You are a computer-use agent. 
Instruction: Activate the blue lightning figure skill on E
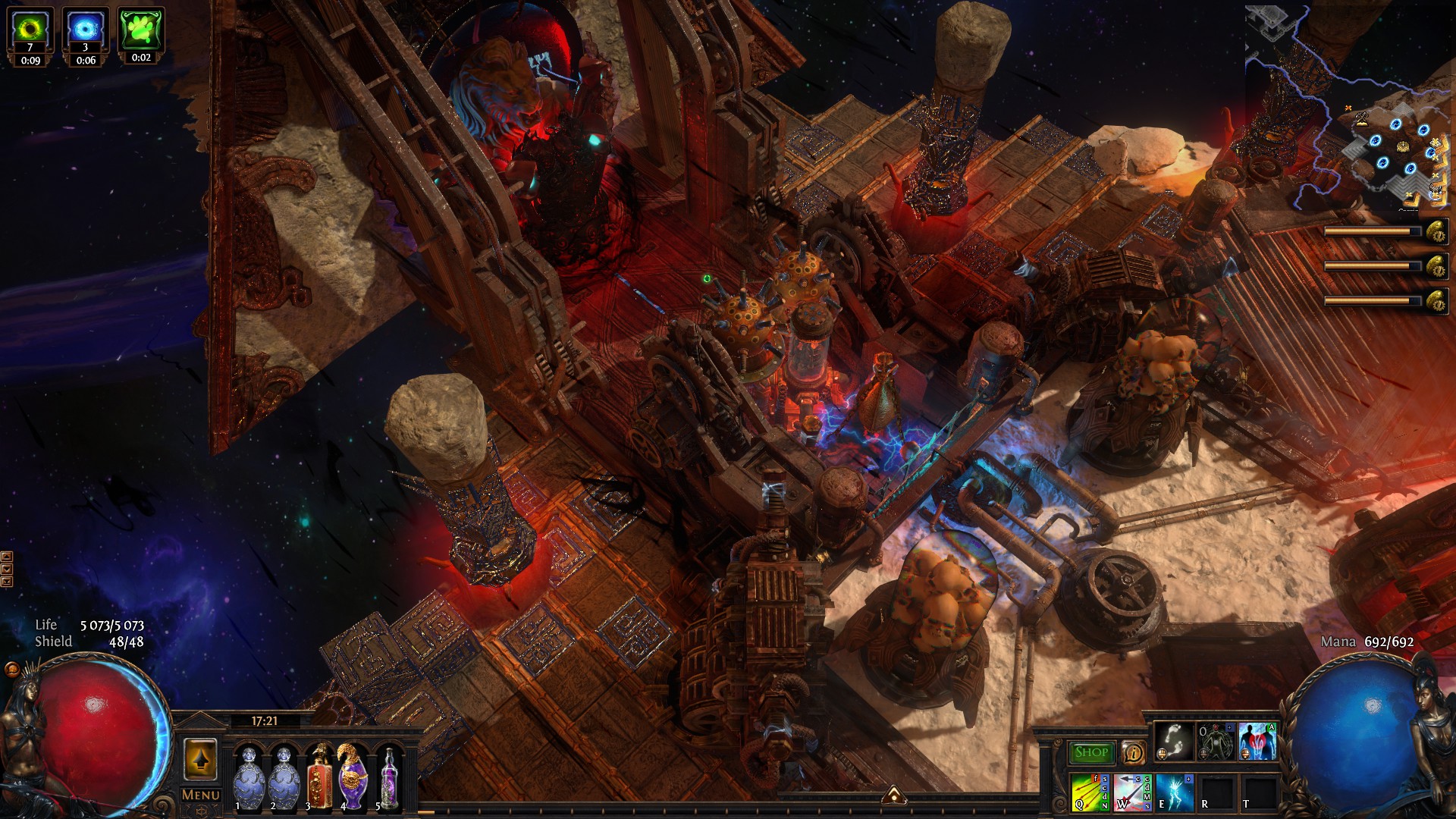click(x=1174, y=792)
